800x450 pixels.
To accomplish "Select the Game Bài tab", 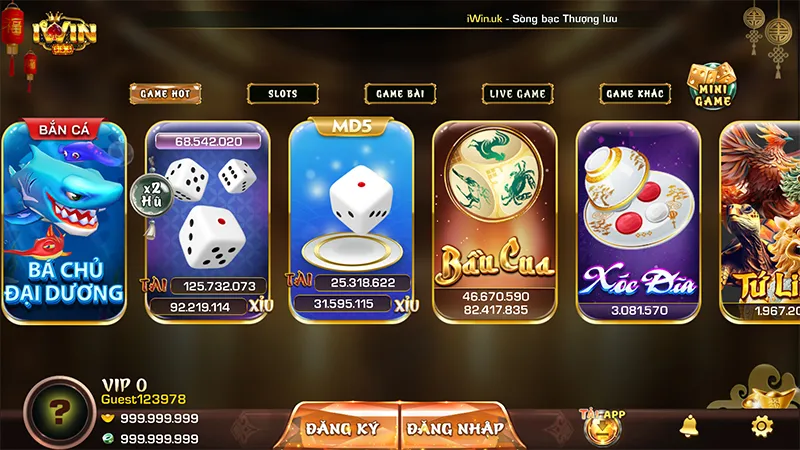I will tap(399, 93).
